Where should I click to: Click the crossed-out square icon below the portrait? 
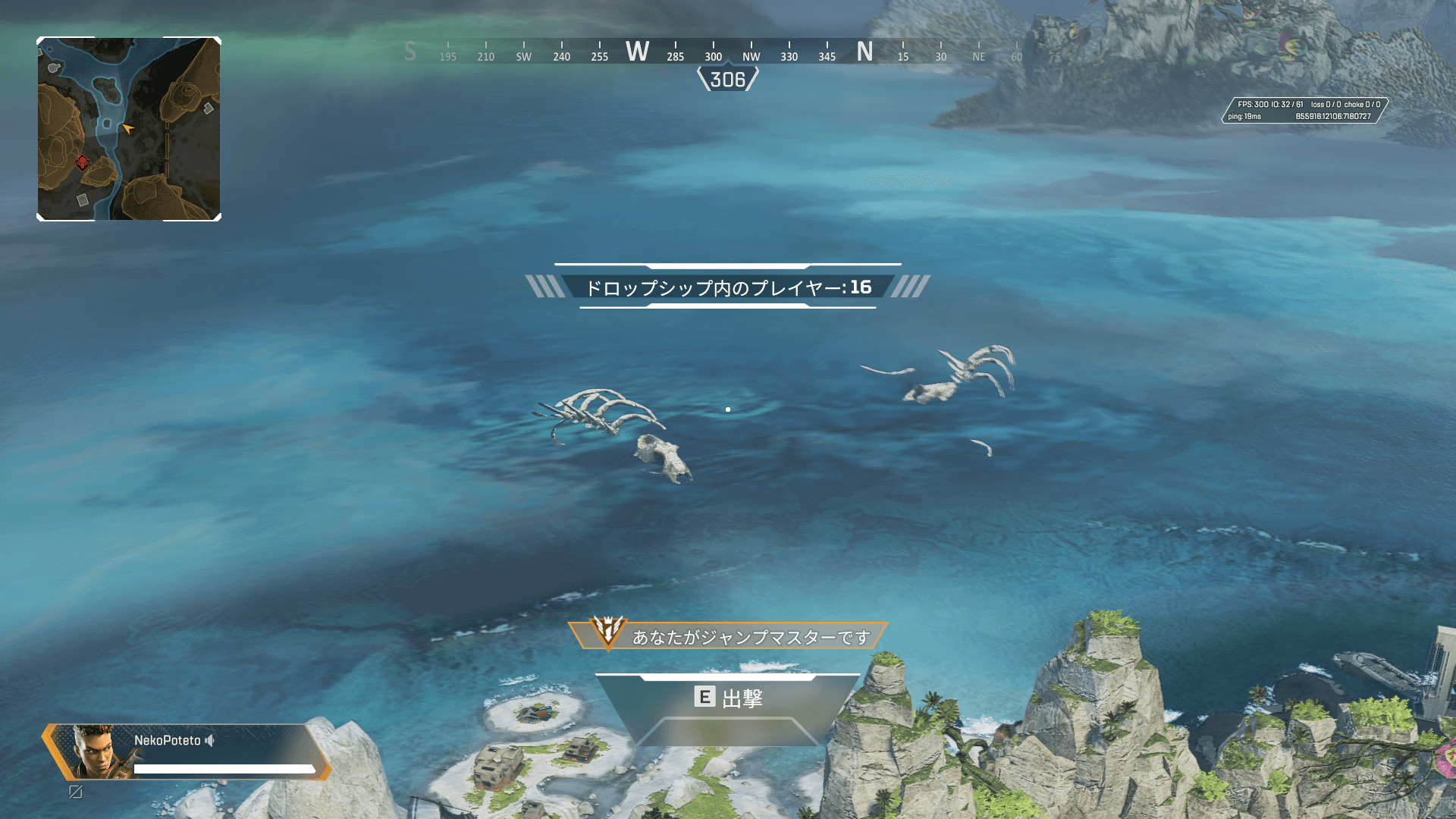coord(76,792)
